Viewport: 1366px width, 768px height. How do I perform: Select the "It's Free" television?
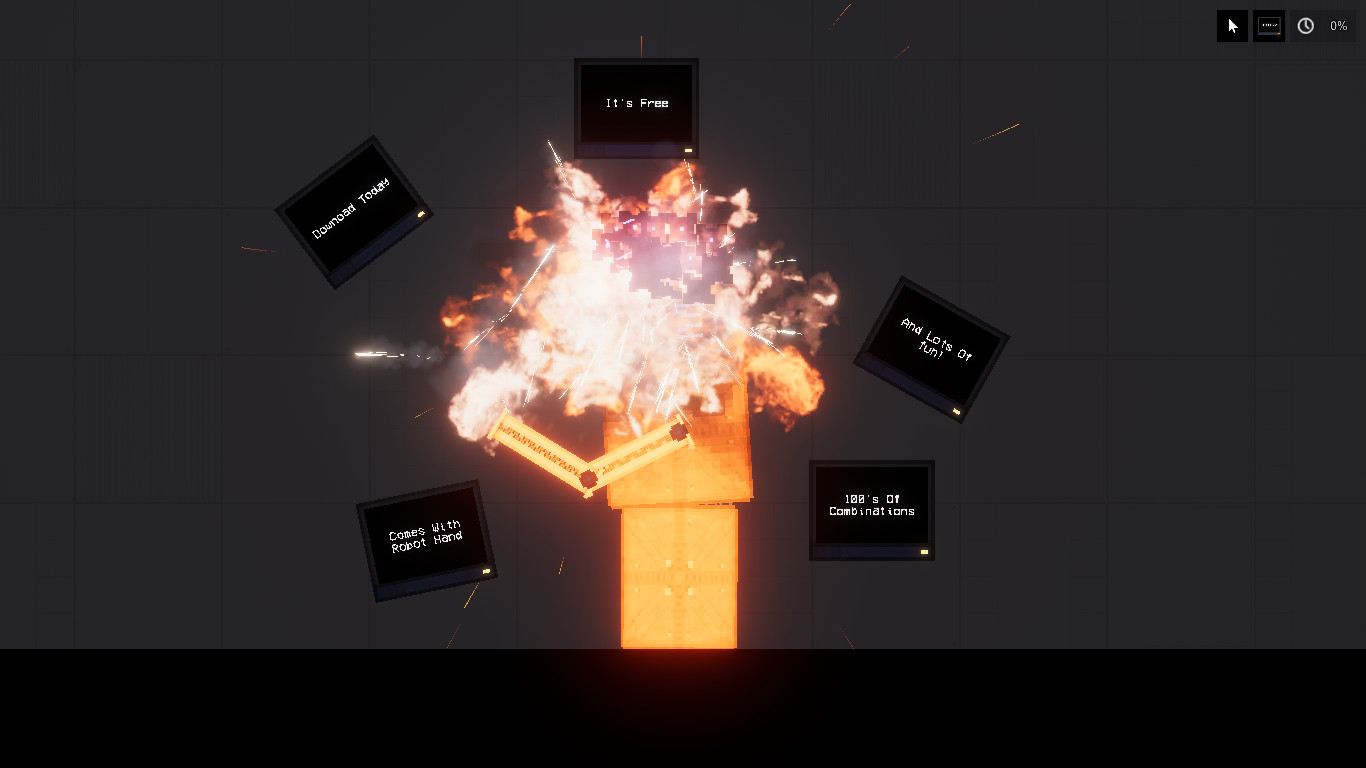(635, 103)
